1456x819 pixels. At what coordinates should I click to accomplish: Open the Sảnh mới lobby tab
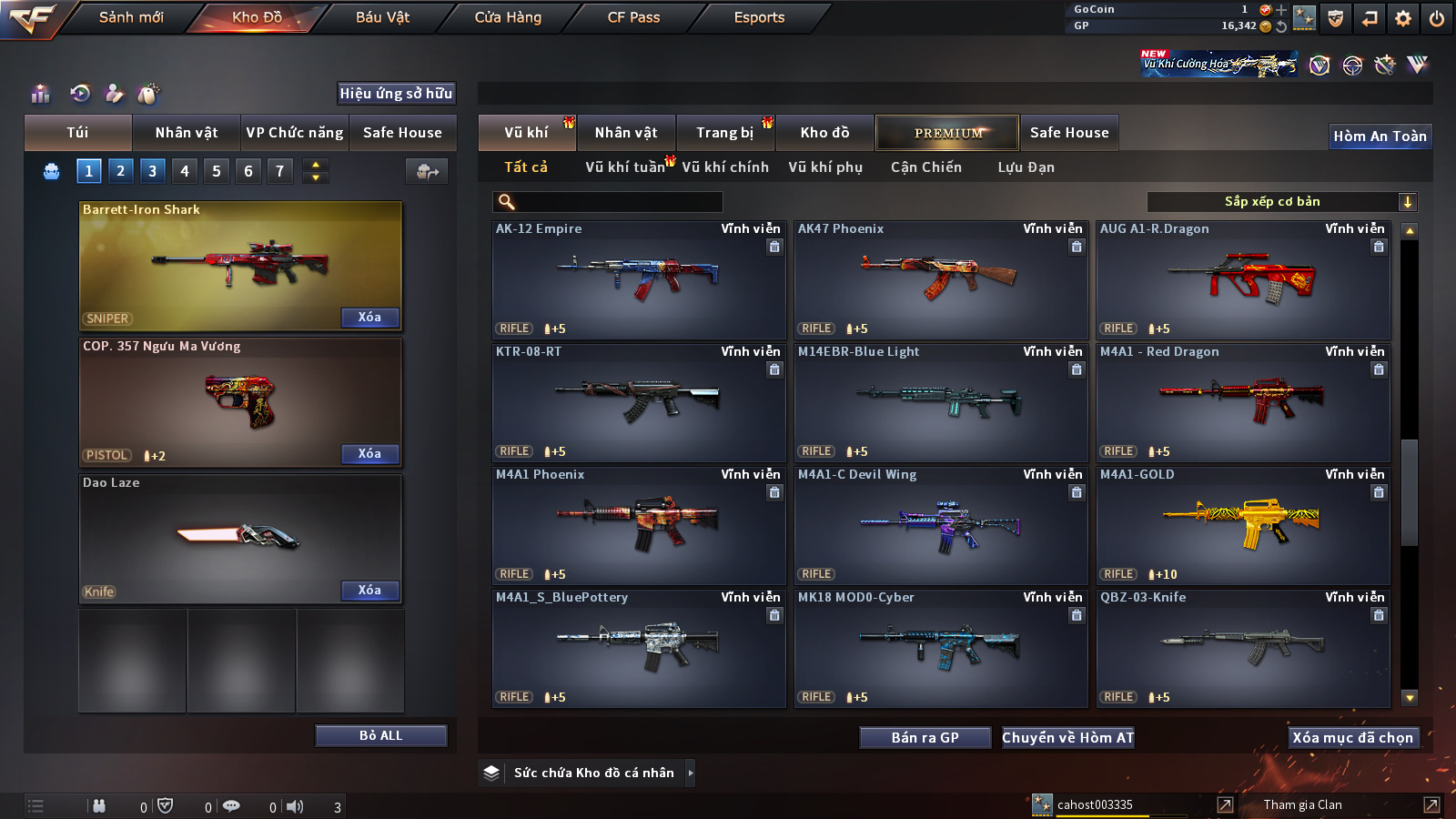(131, 17)
